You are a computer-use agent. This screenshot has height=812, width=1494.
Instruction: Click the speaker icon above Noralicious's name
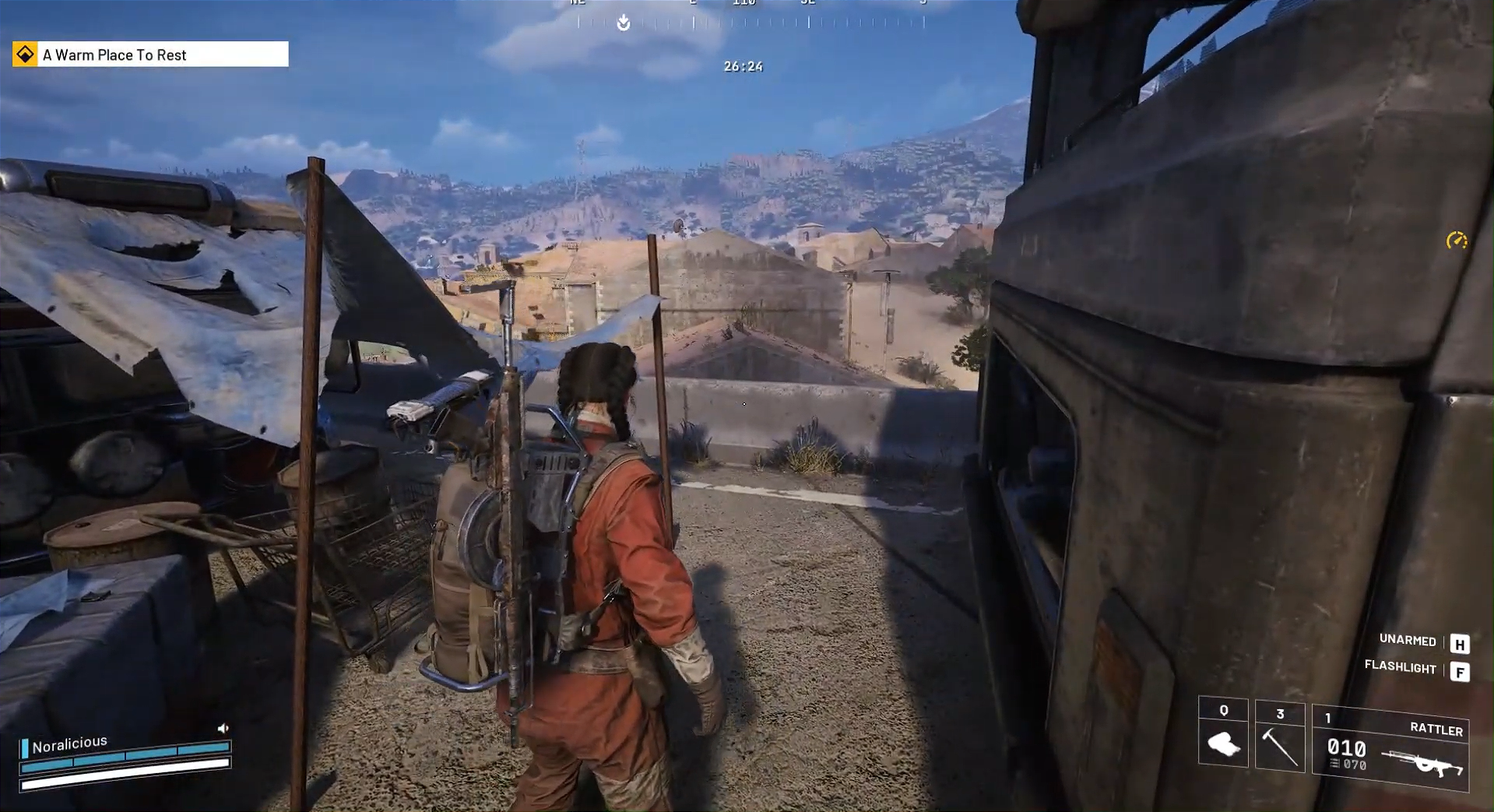(x=224, y=727)
